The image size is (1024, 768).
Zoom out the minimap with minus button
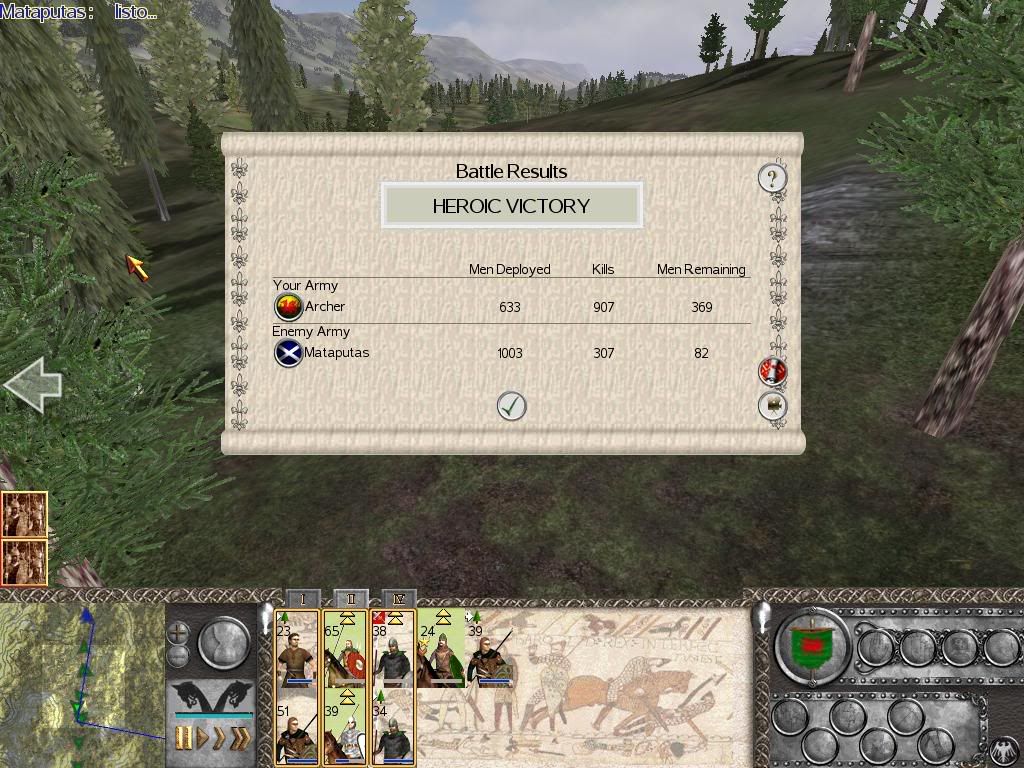coord(178,655)
